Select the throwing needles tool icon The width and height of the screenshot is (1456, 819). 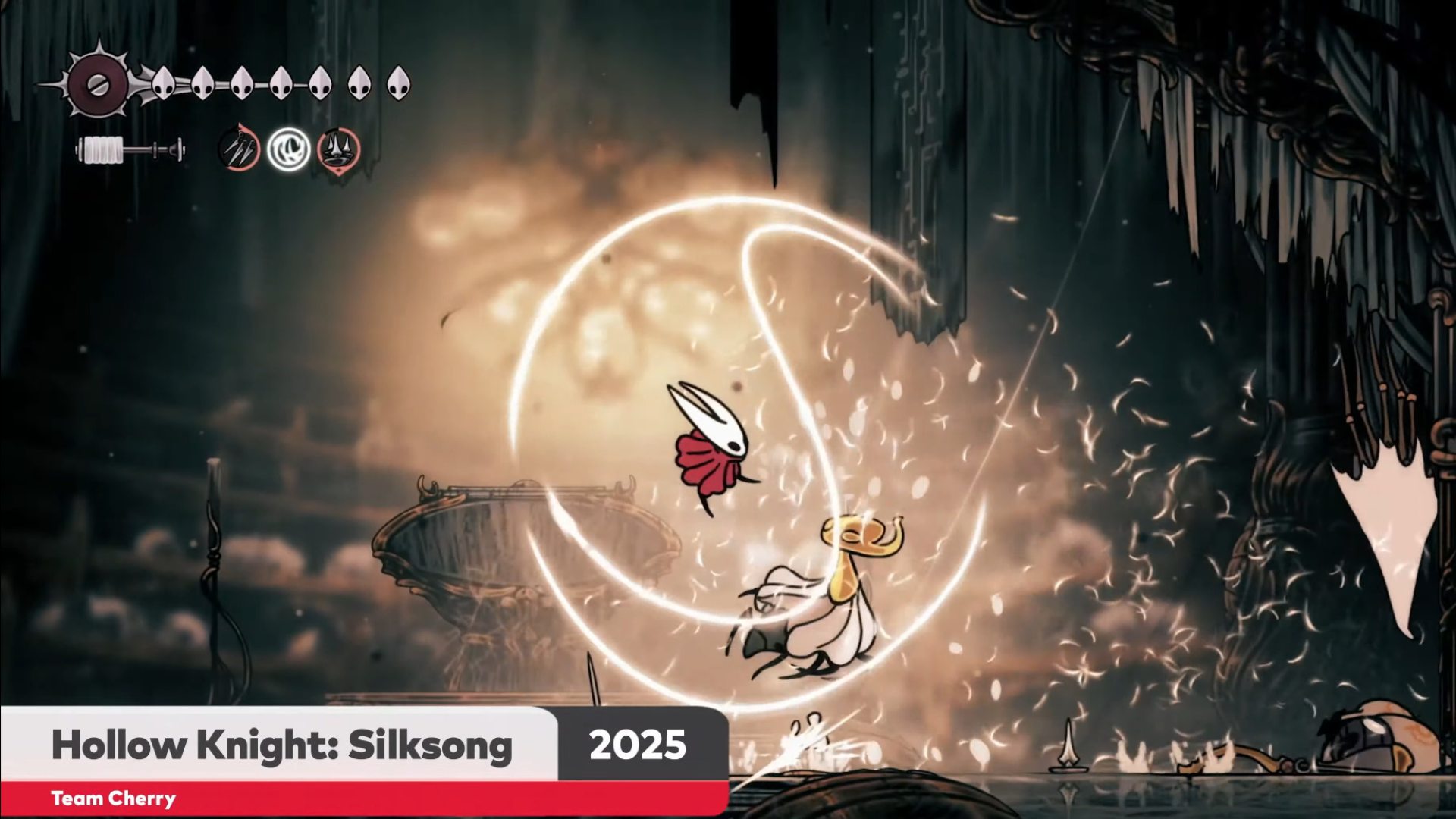click(x=240, y=149)
